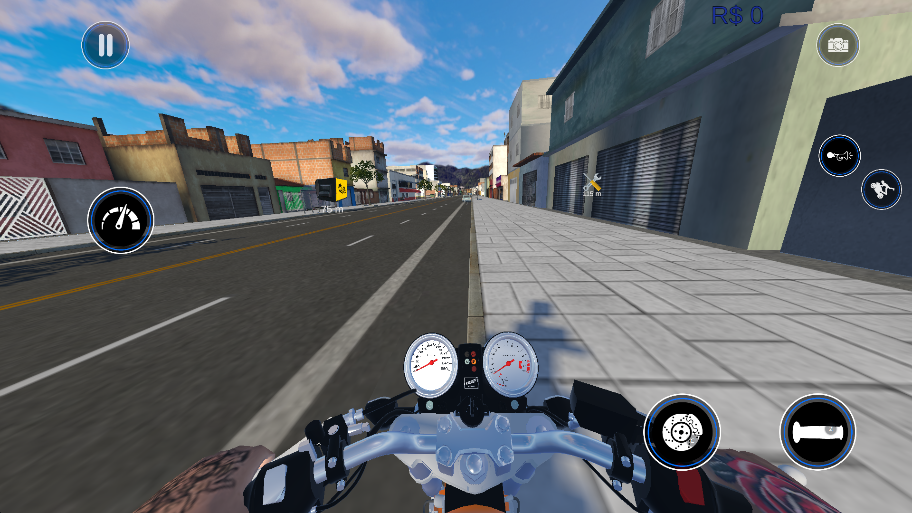Sound the horn button

[x=840, y=156]
